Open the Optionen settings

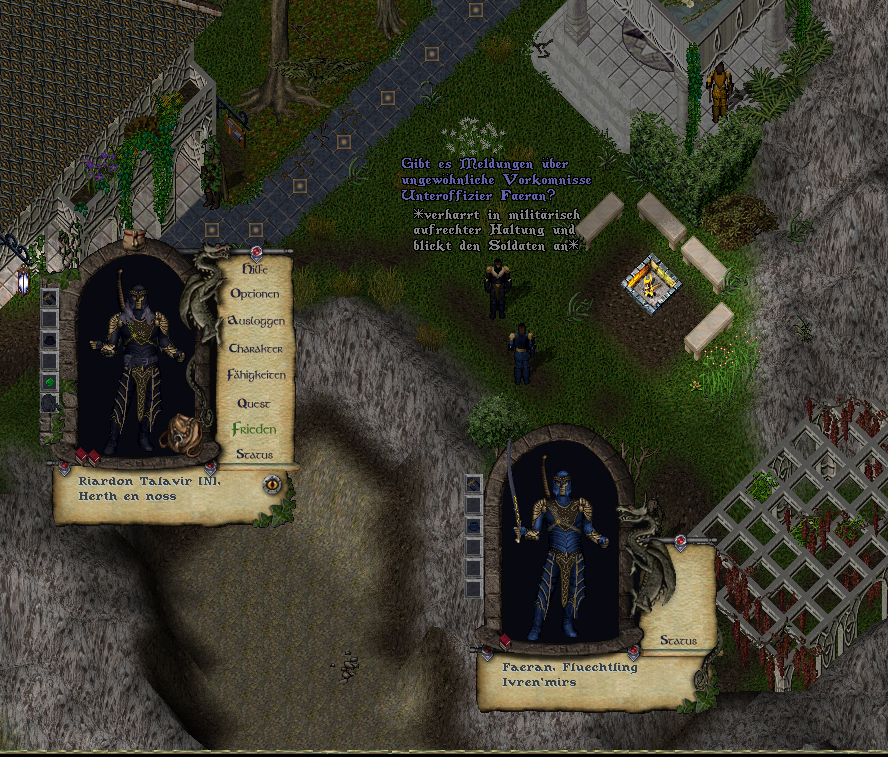(255, 294)
